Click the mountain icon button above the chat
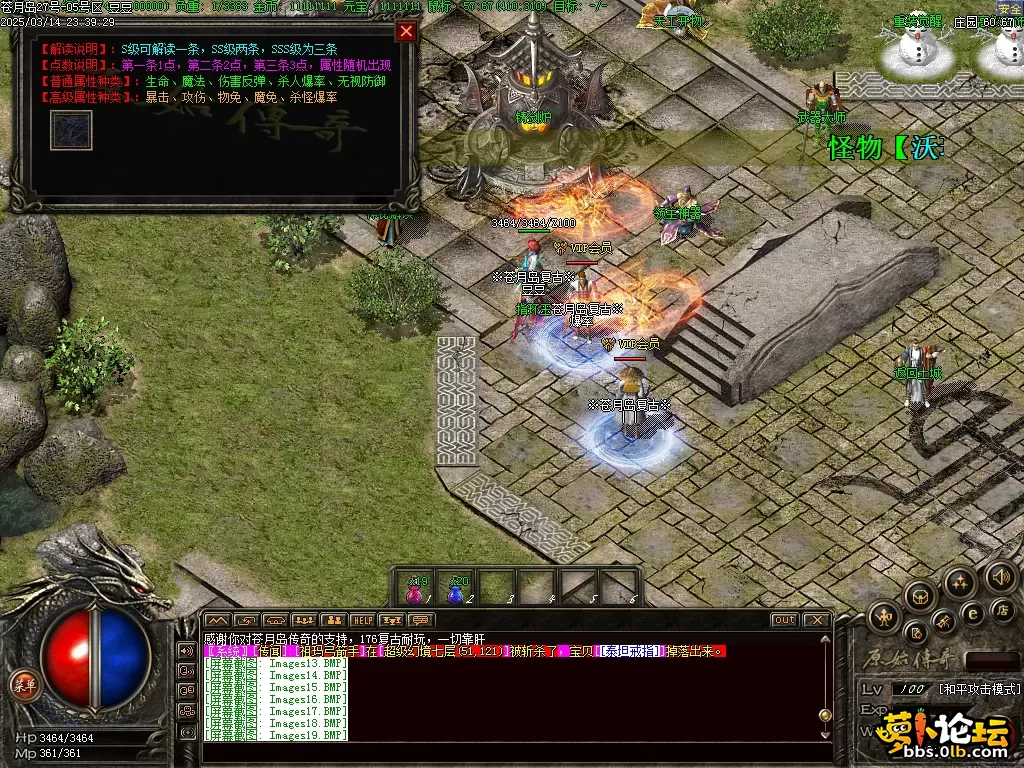Viewport: 1024px width, 768px height. [x=217, y=620]
